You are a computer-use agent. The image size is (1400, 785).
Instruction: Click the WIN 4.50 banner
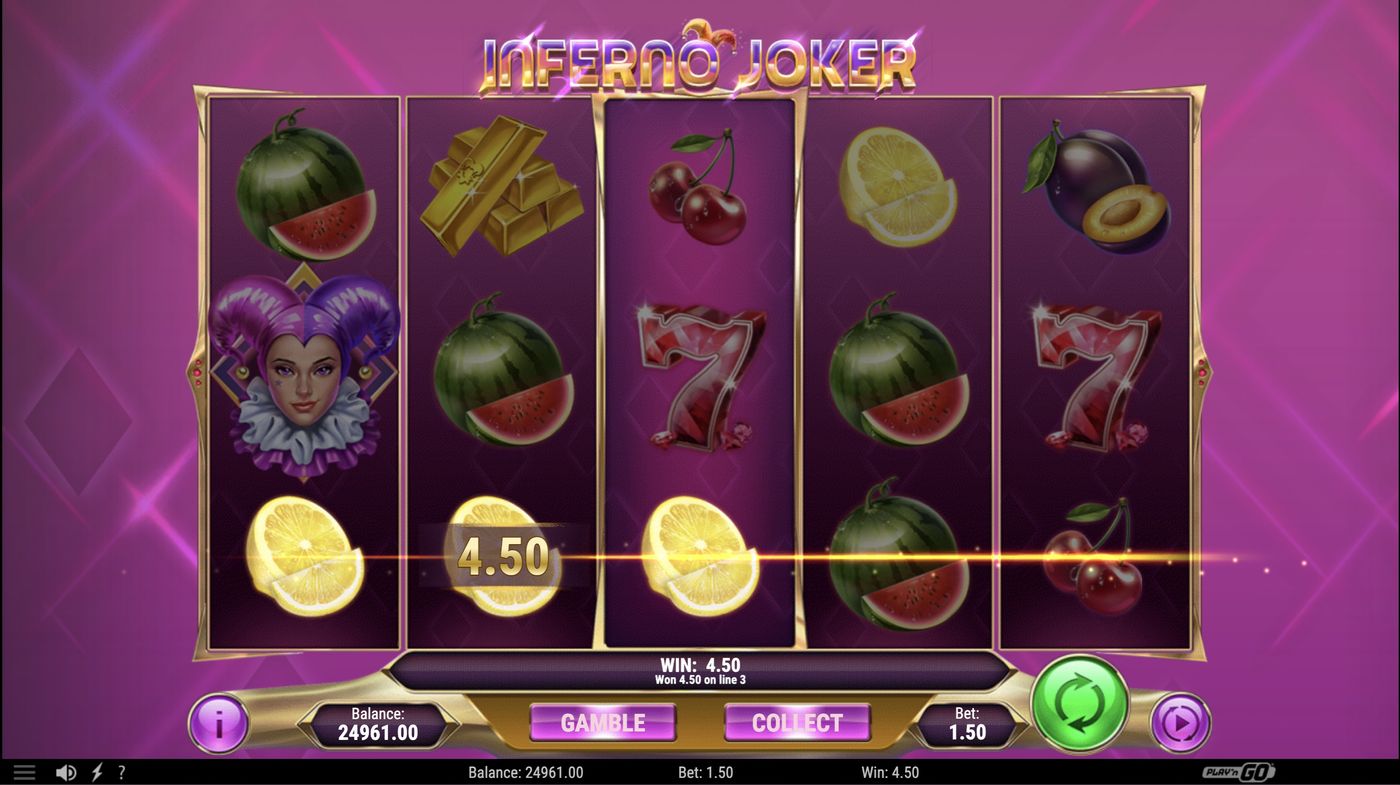(x=700, y=665)
